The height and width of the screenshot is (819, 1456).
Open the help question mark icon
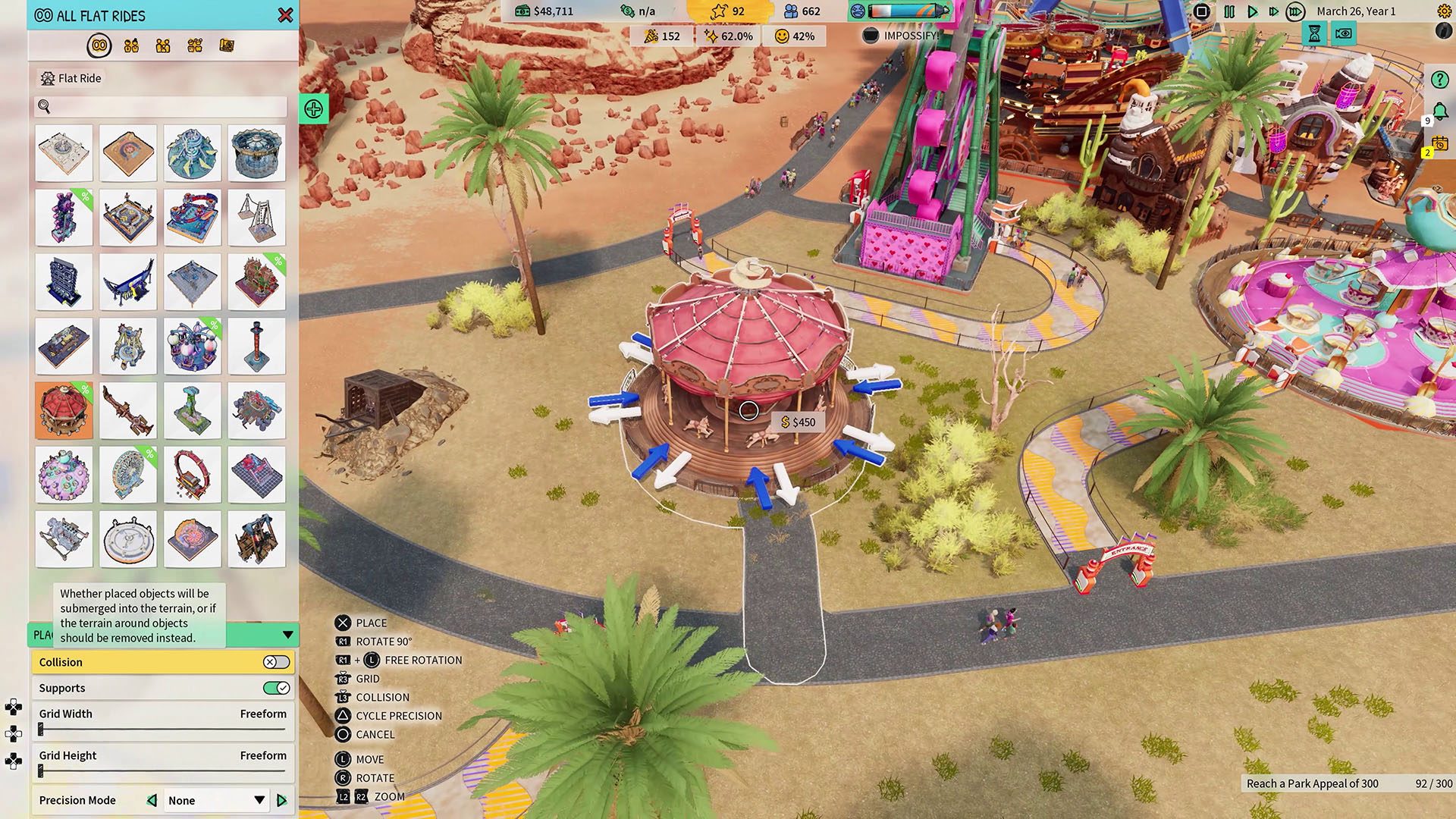tap(1439, 80)
